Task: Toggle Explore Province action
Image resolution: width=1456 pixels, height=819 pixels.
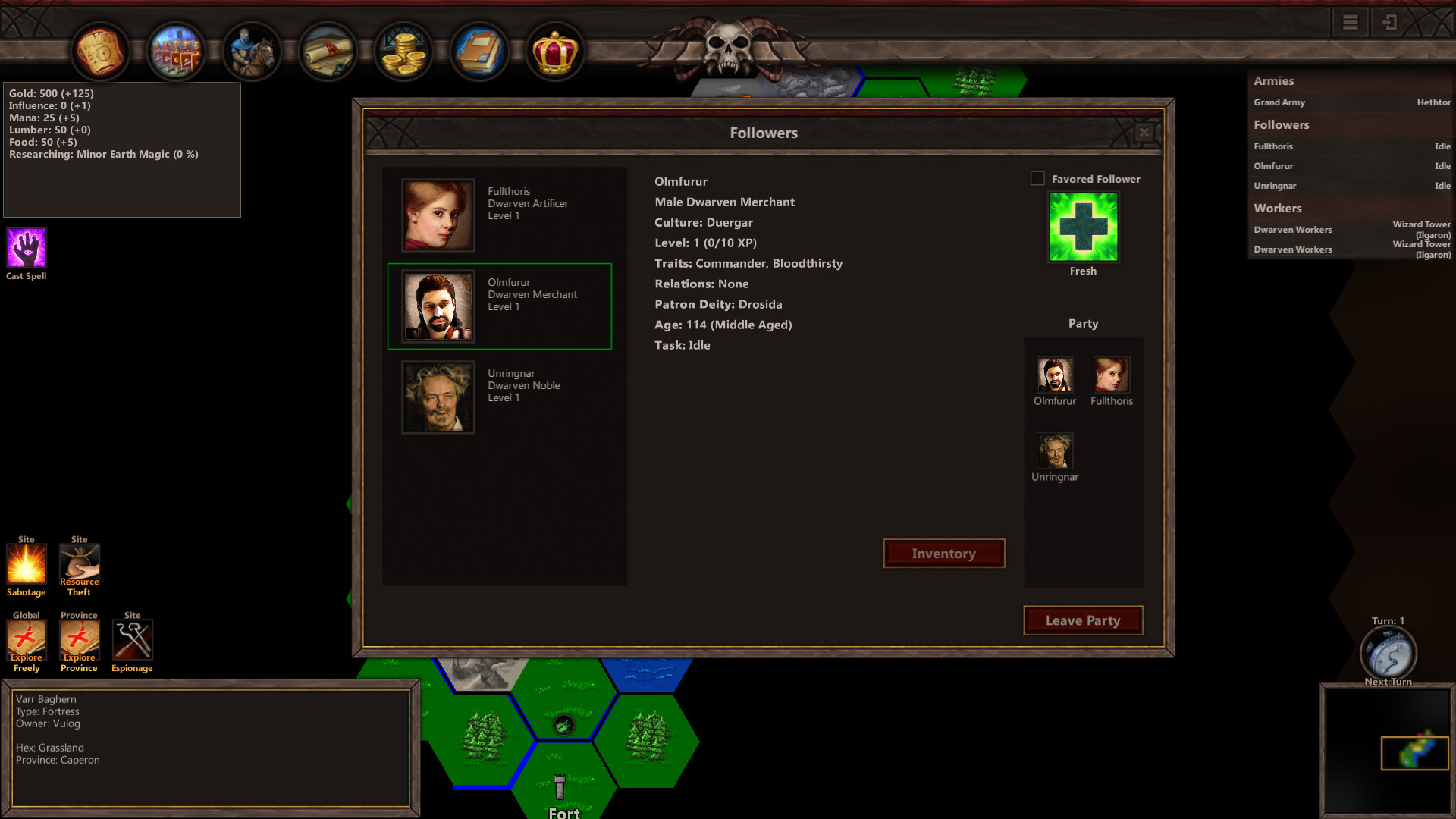Action: click(79, 641)
